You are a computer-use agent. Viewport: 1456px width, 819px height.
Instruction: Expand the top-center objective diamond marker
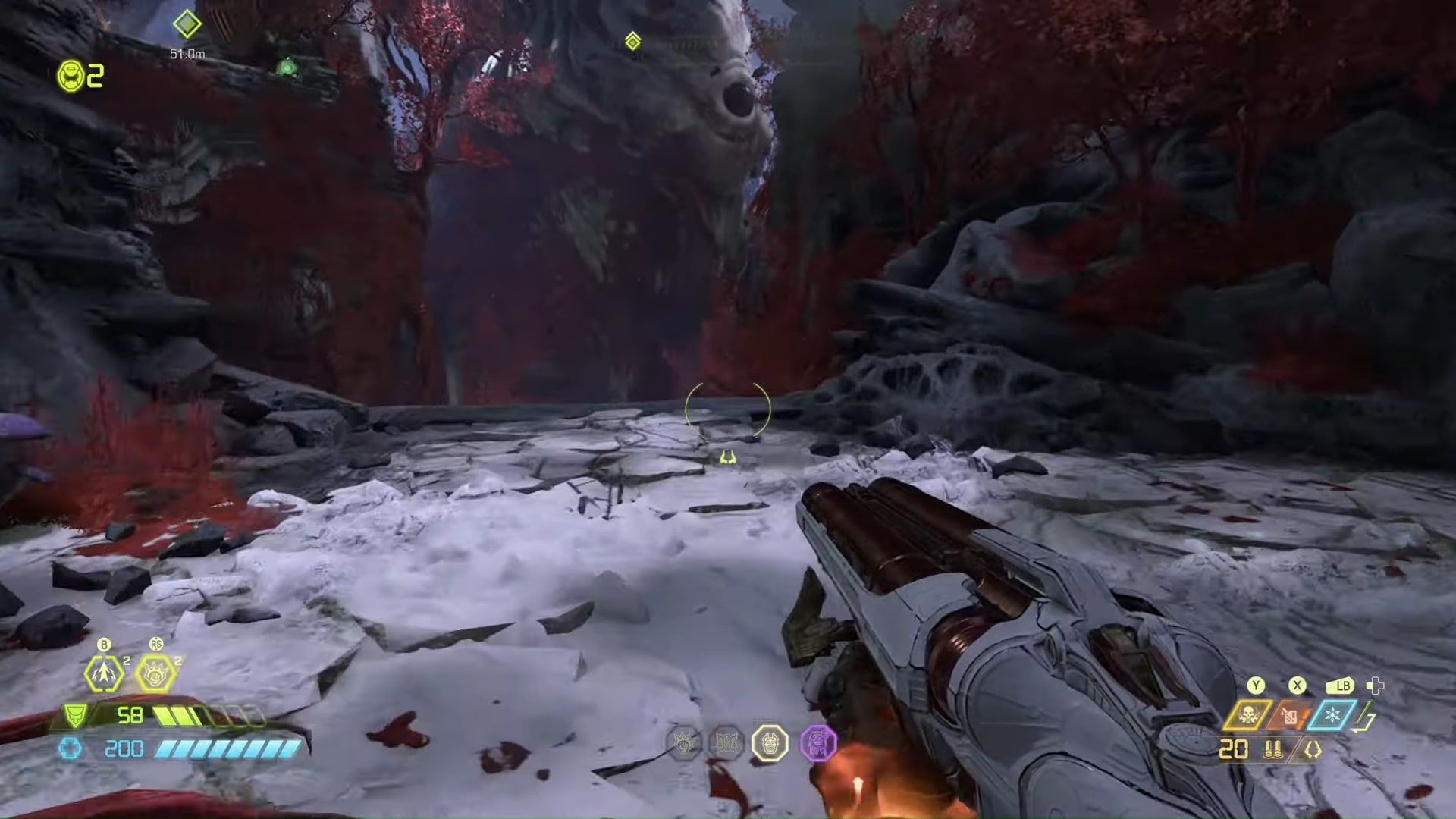(633, 42)
